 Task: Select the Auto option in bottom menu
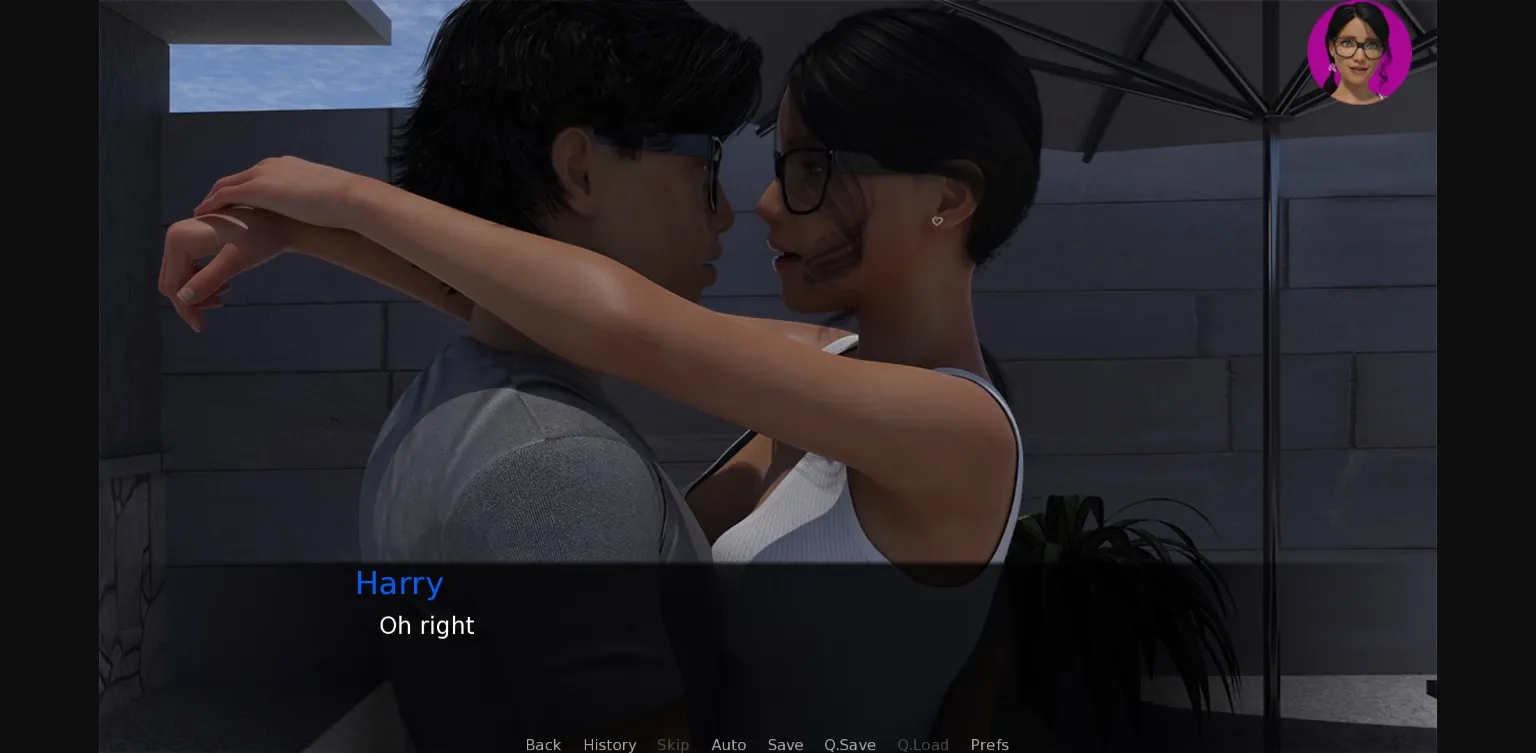pyautogui.click(x=729, y=745)
